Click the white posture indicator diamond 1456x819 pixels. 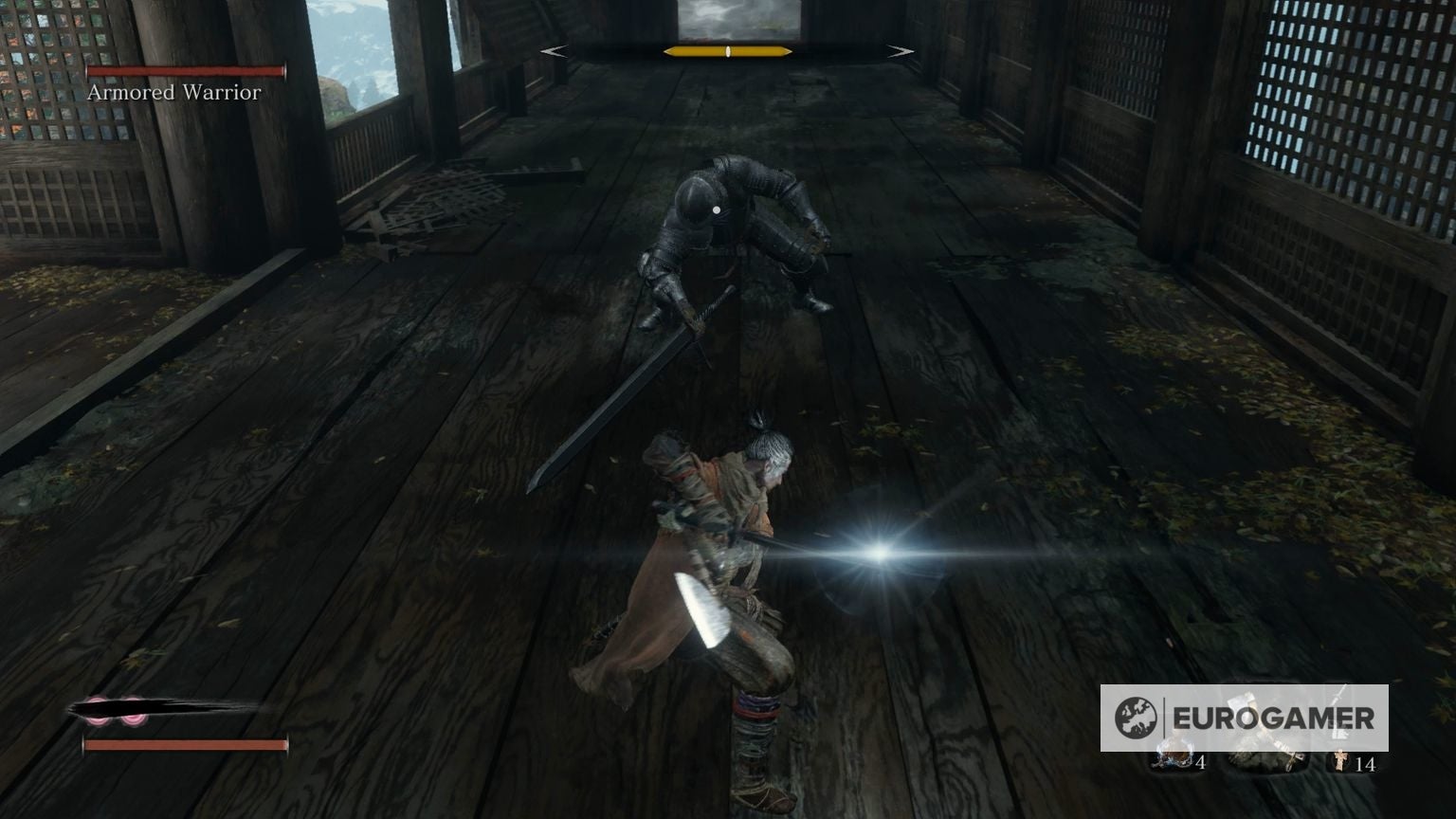coord(727,51)
